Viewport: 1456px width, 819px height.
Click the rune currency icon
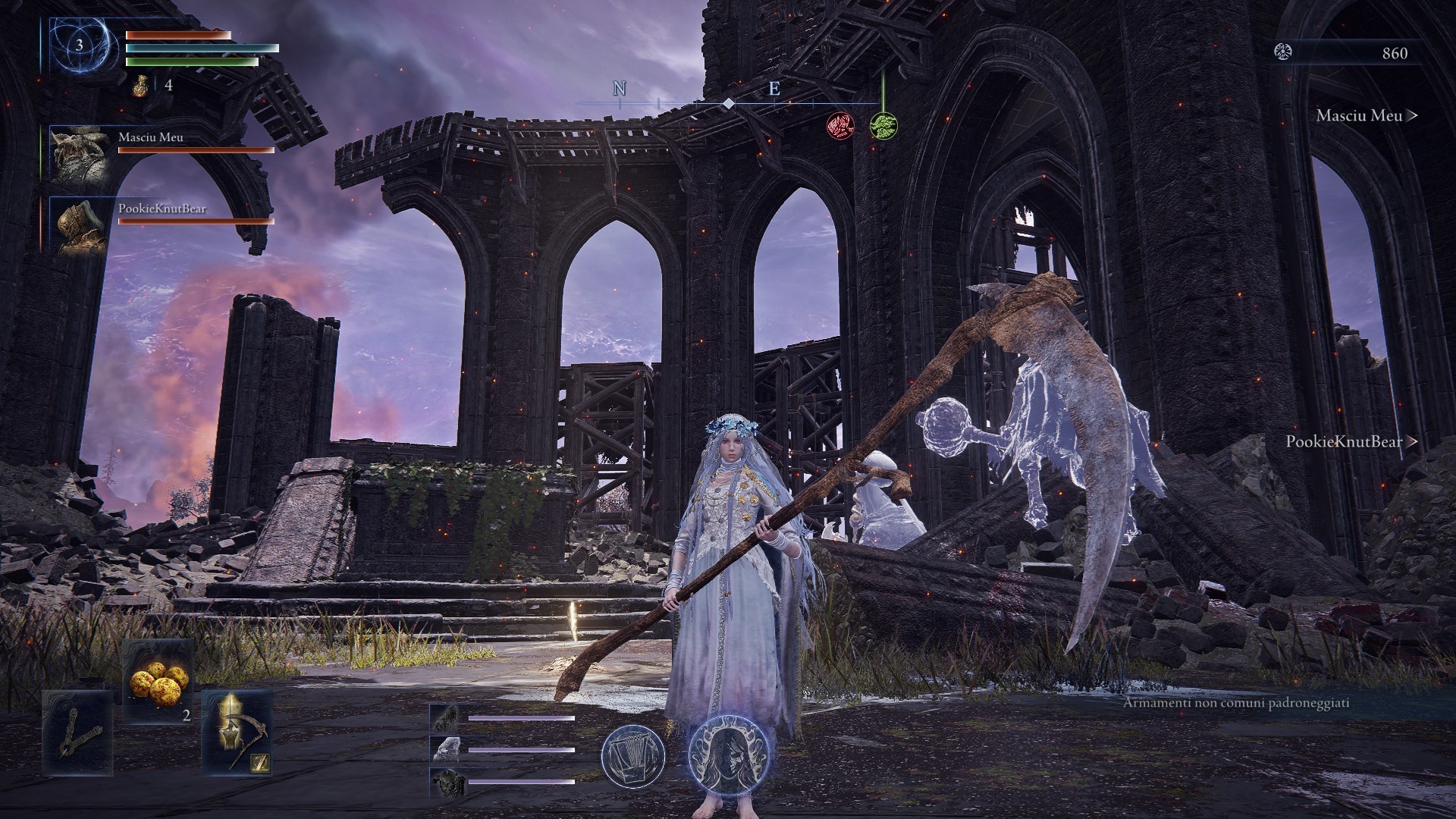coord(1284,52)
